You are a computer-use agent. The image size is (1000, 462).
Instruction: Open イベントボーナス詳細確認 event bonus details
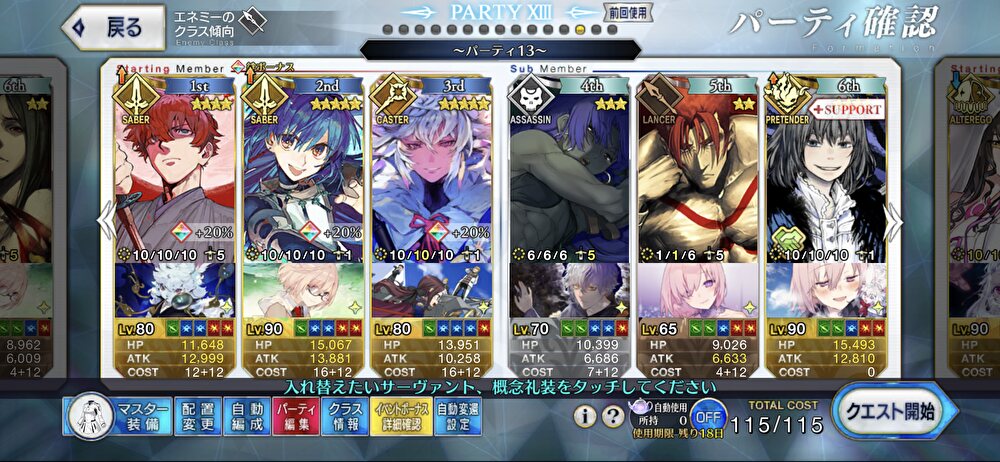(x=401, y=416)
